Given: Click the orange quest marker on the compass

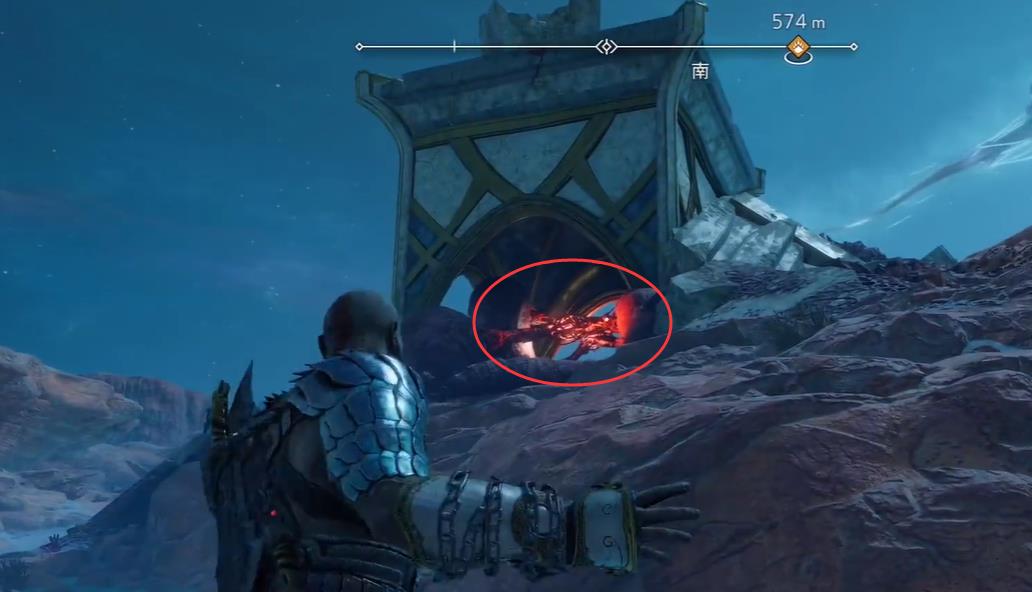Looking at the screenshot, I should click(x=797, y=47).
